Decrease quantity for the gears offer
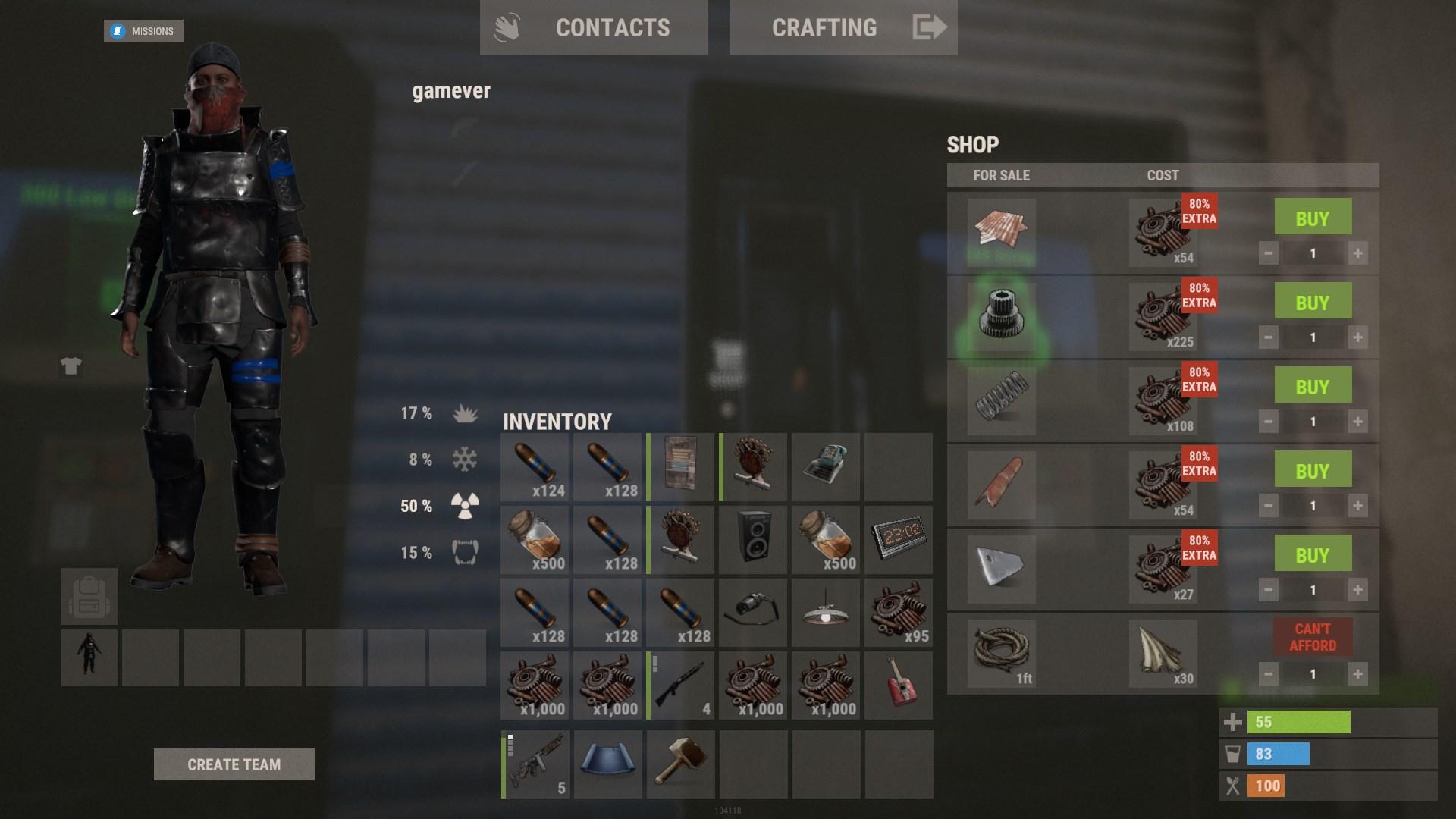The height and width of the screenshot is (819, 1456). [1268, 337]
